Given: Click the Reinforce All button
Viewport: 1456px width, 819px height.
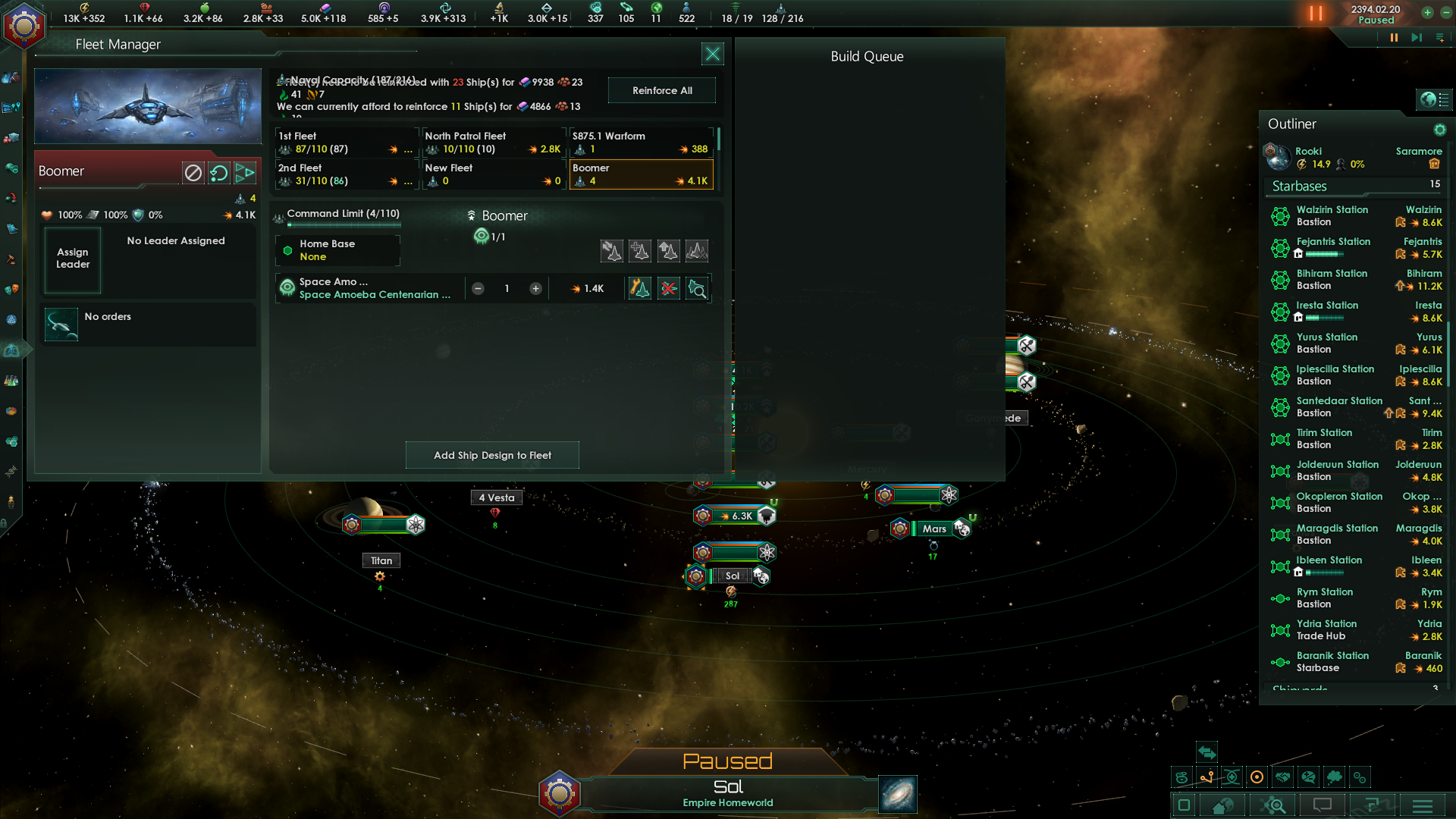Looking at the screenshot, I should [x=661, y=89].
